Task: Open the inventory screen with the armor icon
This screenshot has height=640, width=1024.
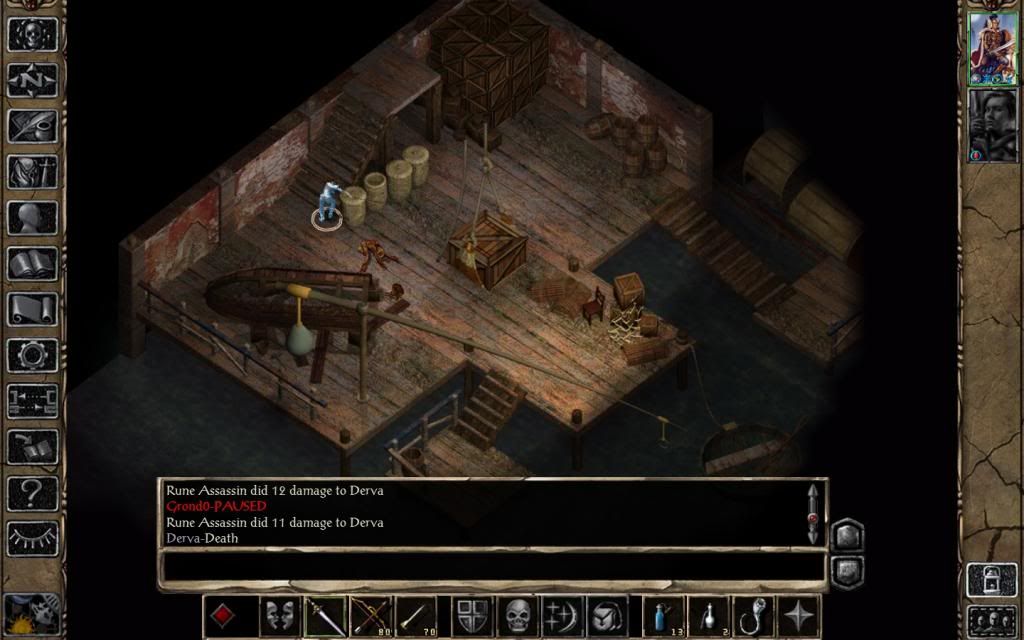Action: [32, 171]
